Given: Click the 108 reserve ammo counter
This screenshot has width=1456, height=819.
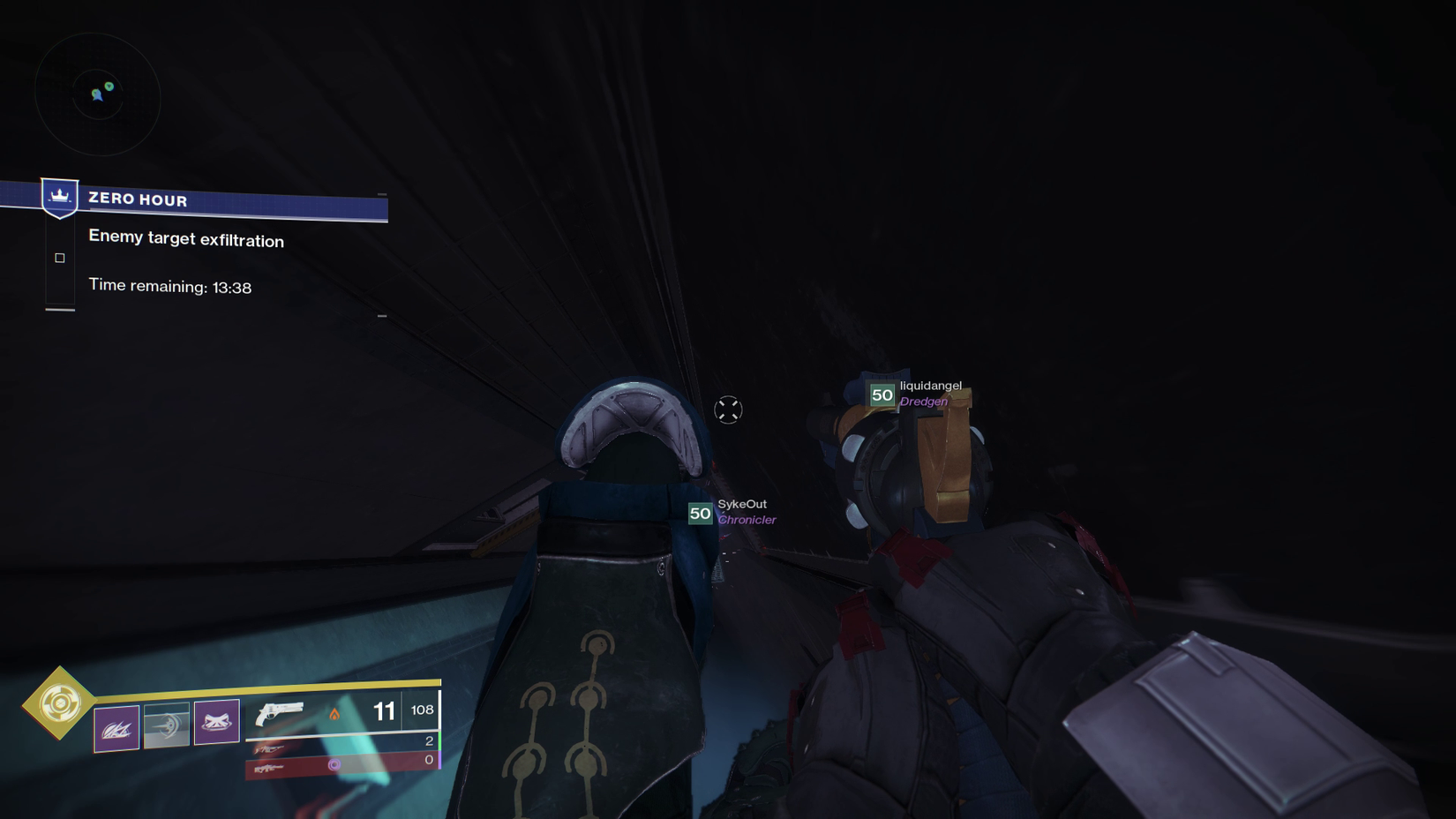Looking at the screenshot, I should pos(422,709).
